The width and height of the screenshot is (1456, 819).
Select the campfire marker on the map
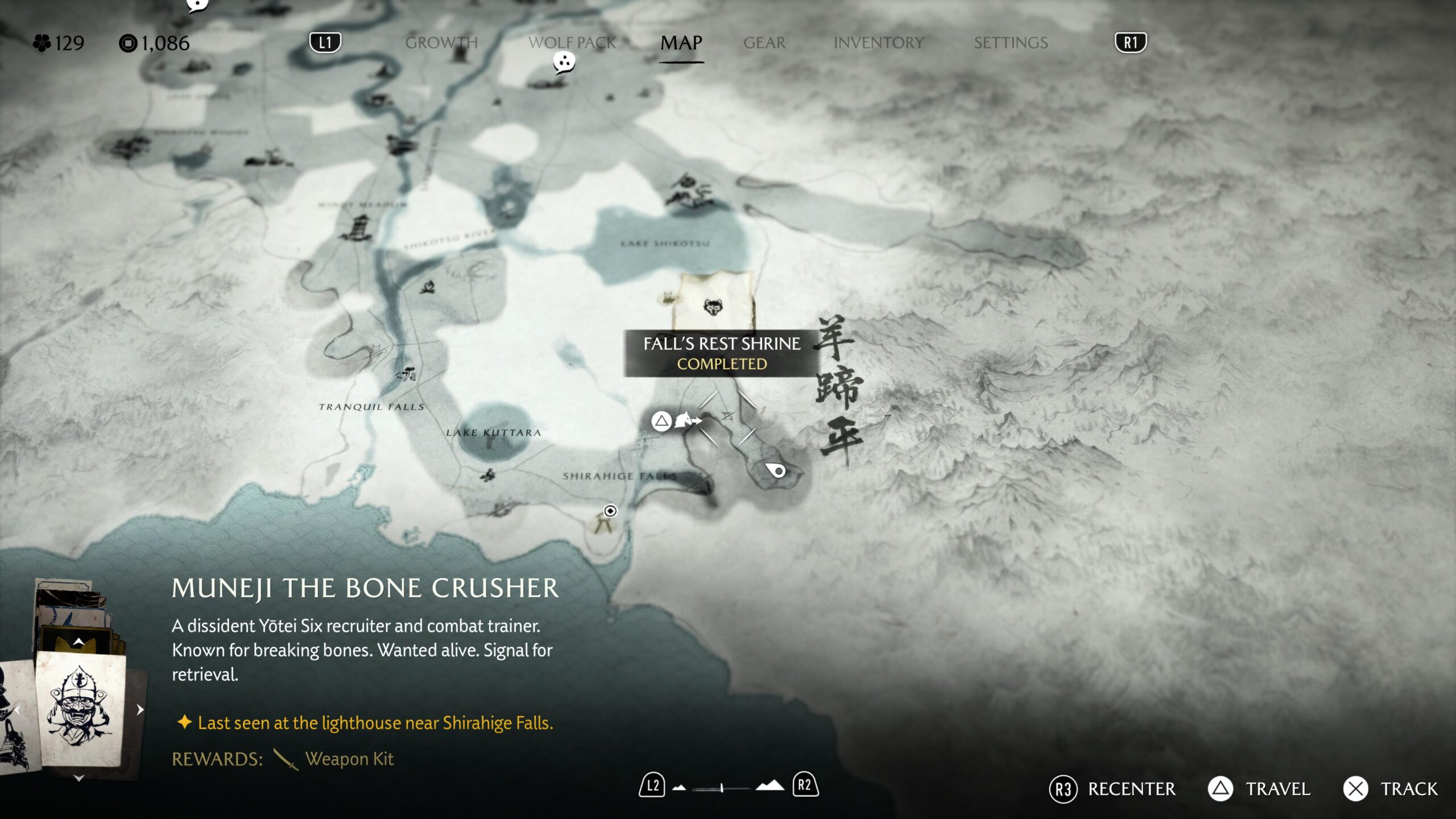coord(428,287)
